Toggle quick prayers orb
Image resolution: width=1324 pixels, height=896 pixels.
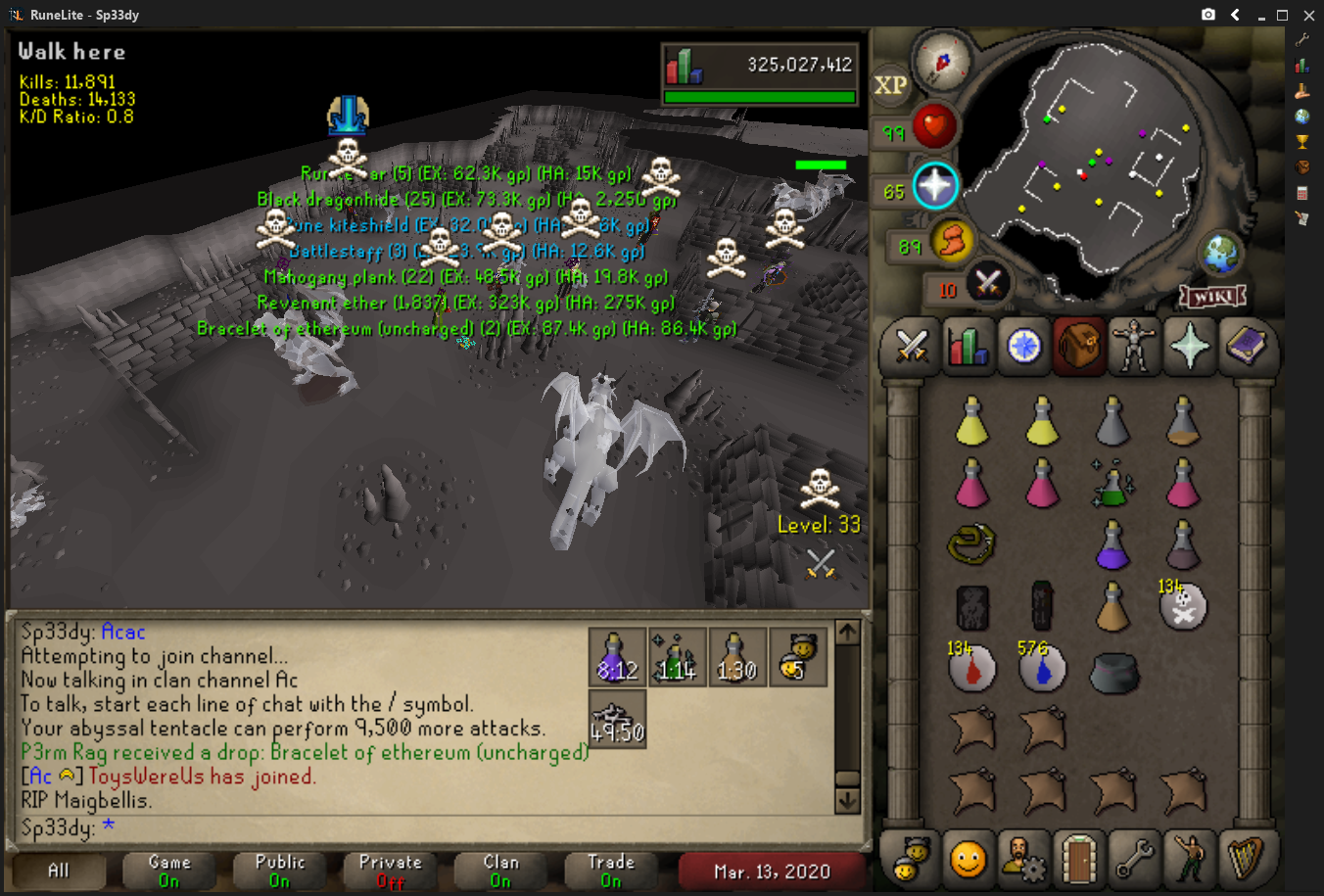935,186
